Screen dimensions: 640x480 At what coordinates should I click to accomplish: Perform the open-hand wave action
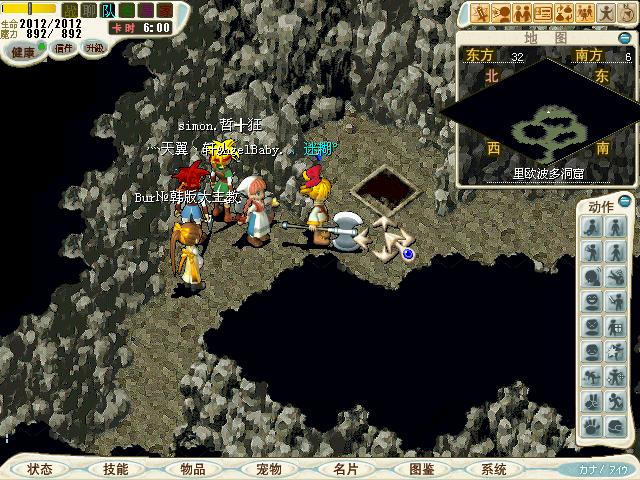click(x=591, y=424)
